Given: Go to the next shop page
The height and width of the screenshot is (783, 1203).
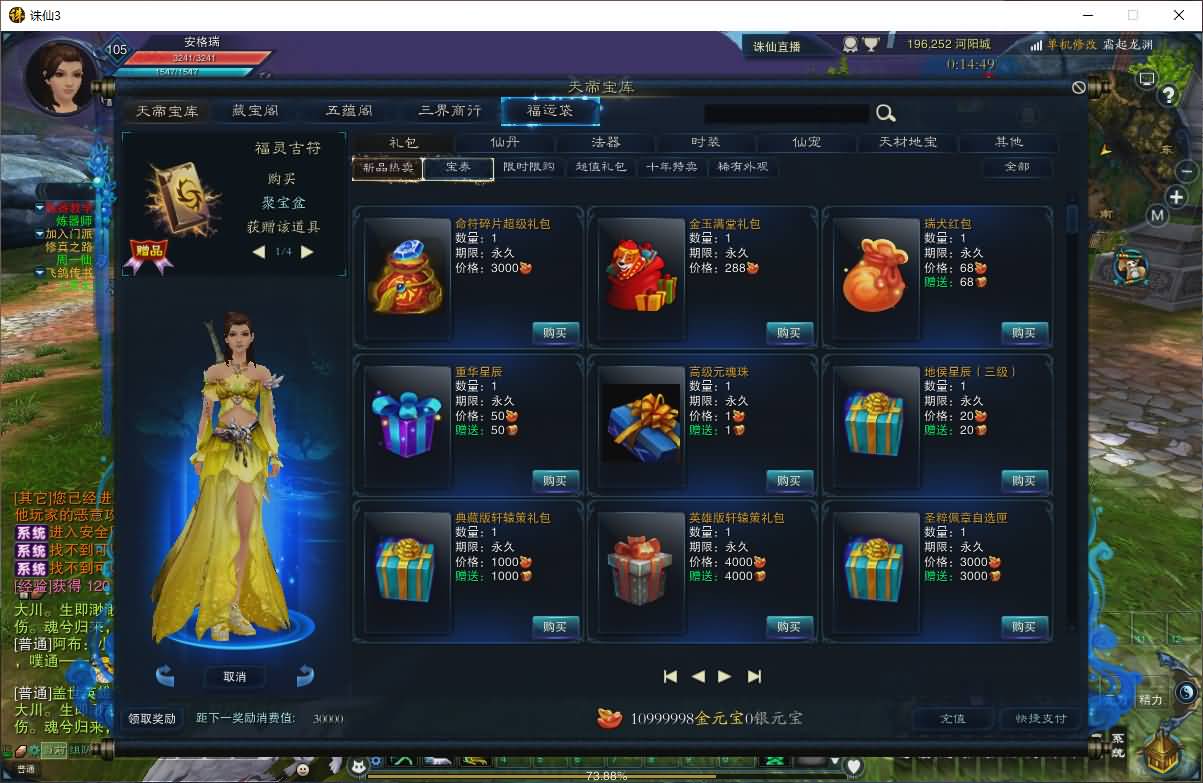Looking at the screenshot, I should 725,676.
